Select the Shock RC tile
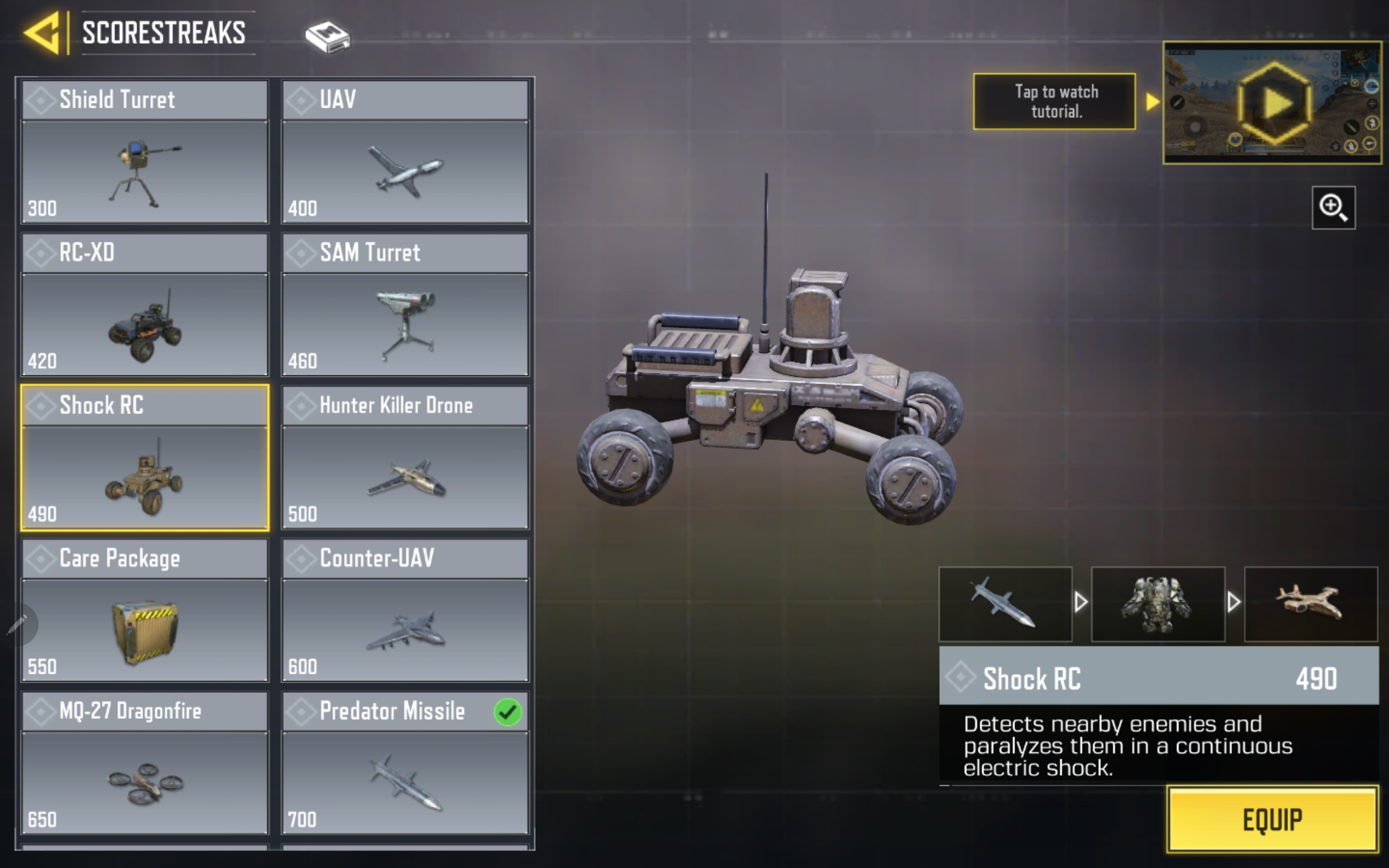 pos(145,457)
